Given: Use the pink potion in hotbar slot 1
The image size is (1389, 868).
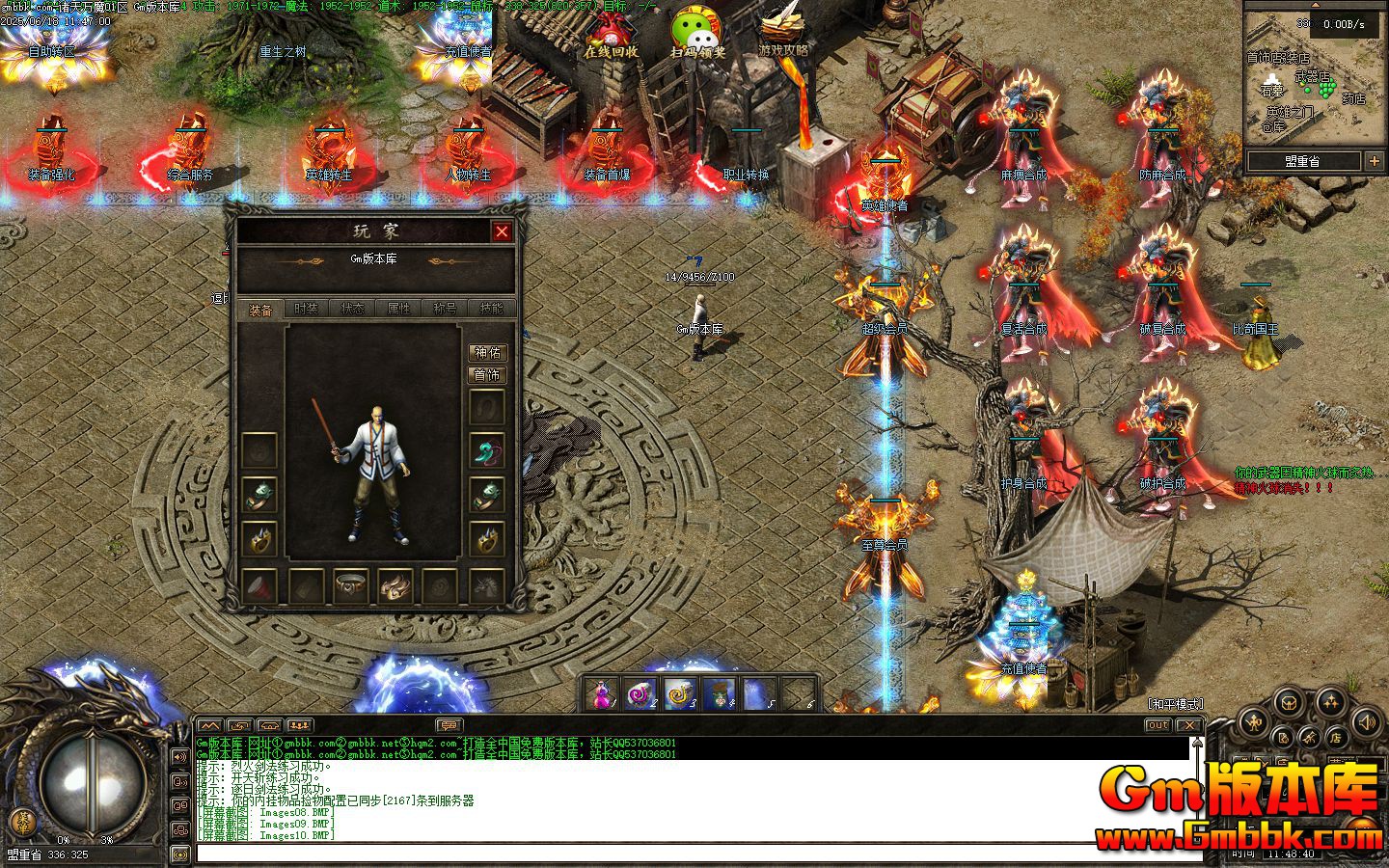Looking at the screenshot, I should coord(603,692).
